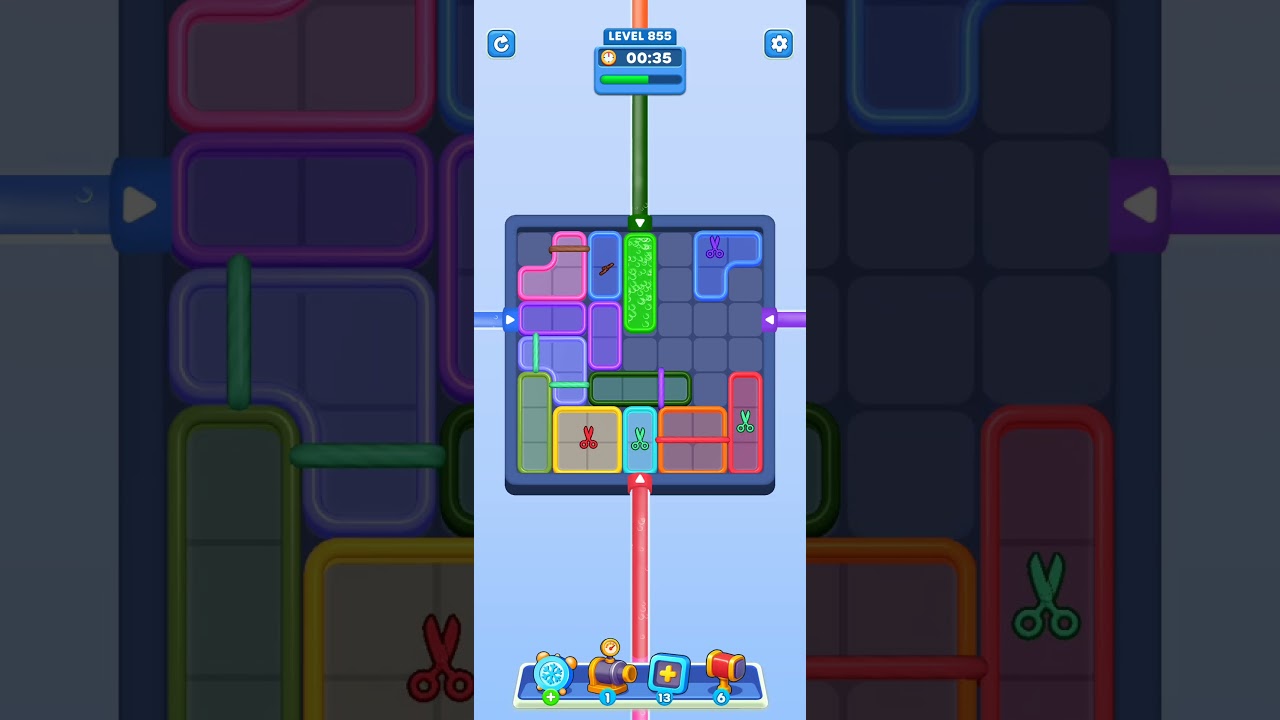Select the pink rope below the board

click(640, 570)
